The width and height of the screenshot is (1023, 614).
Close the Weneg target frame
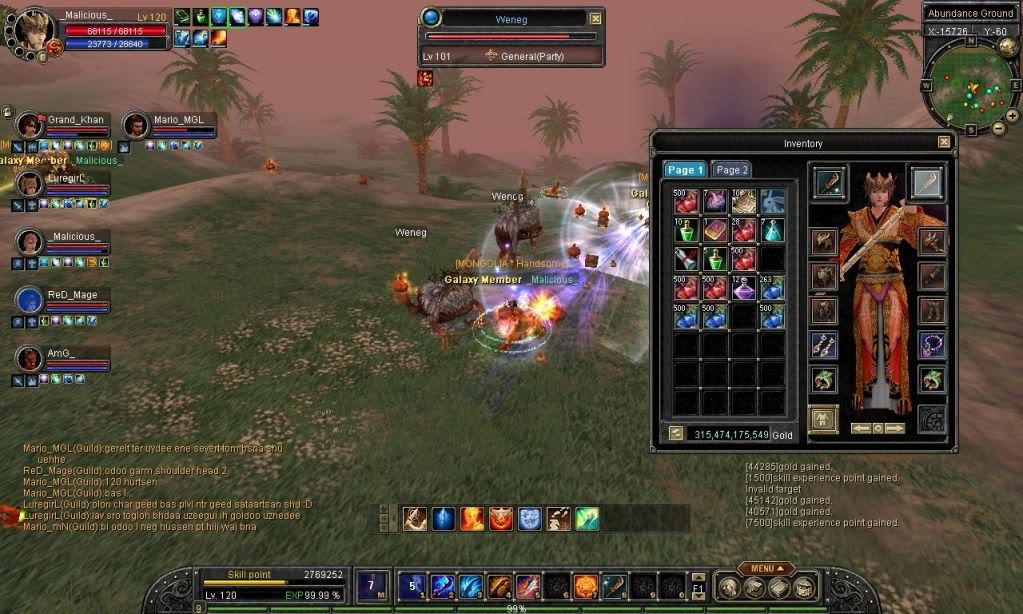coord(596,18)
